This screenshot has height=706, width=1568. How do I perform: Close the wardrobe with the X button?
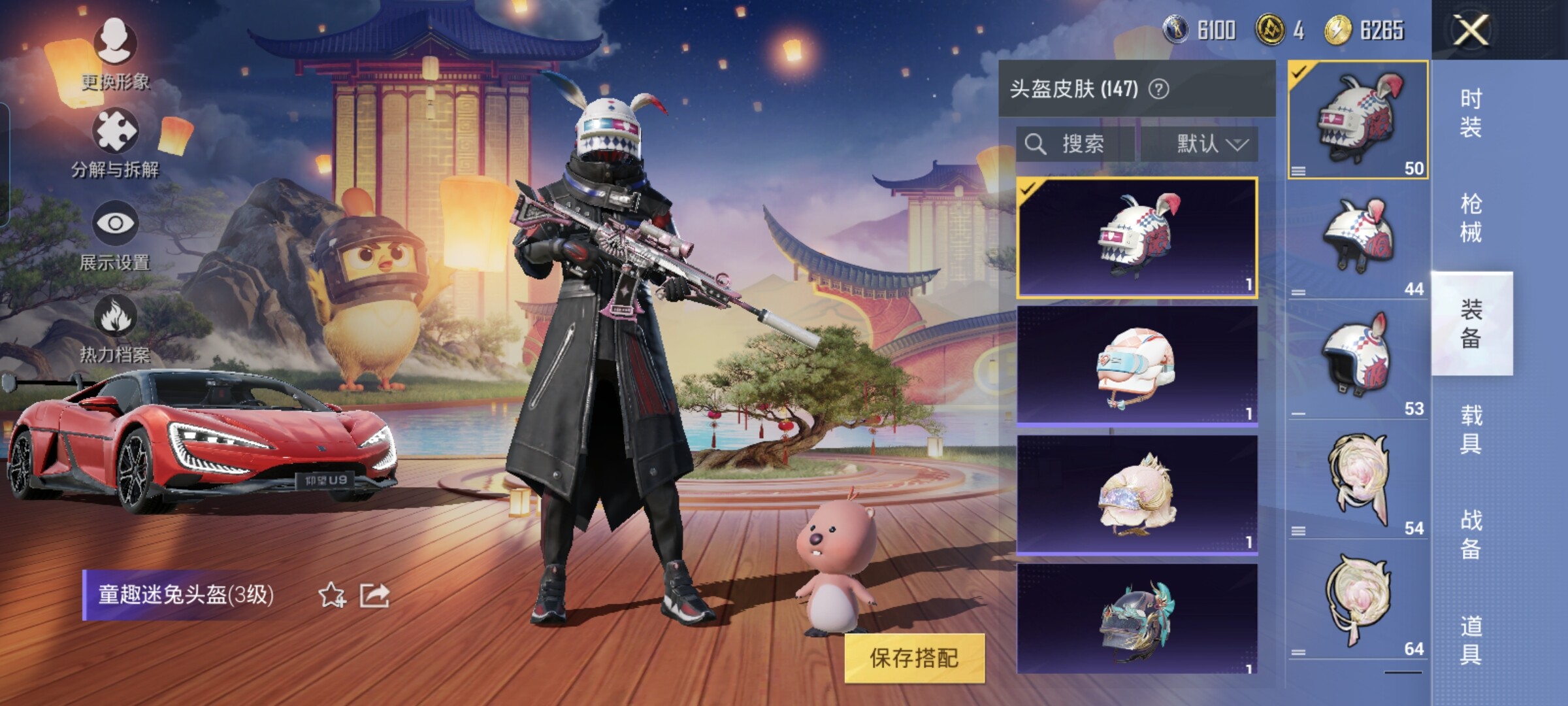click(x=1471, y=30)
